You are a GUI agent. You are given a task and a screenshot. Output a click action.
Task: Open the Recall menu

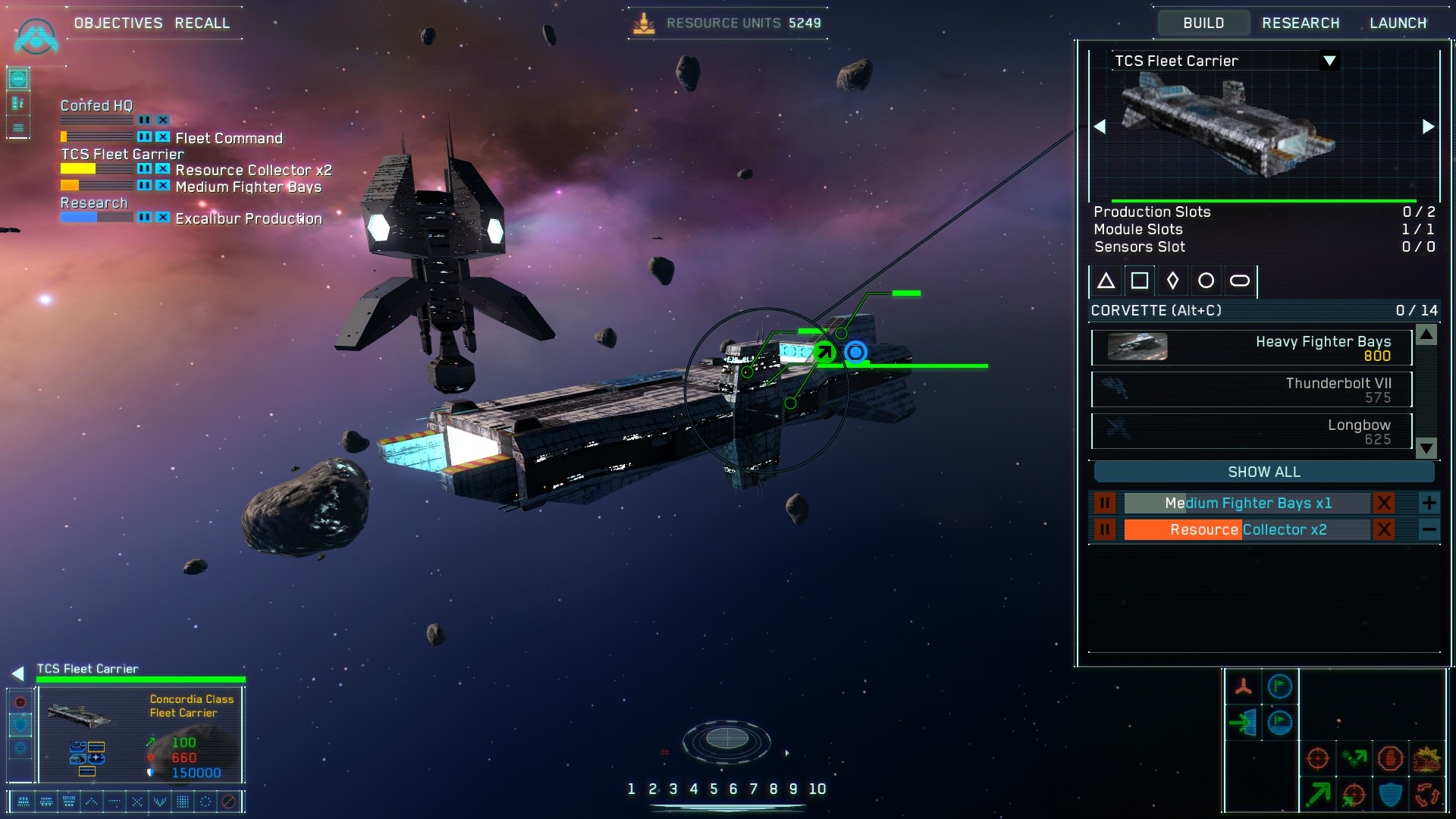pos(202,23)
